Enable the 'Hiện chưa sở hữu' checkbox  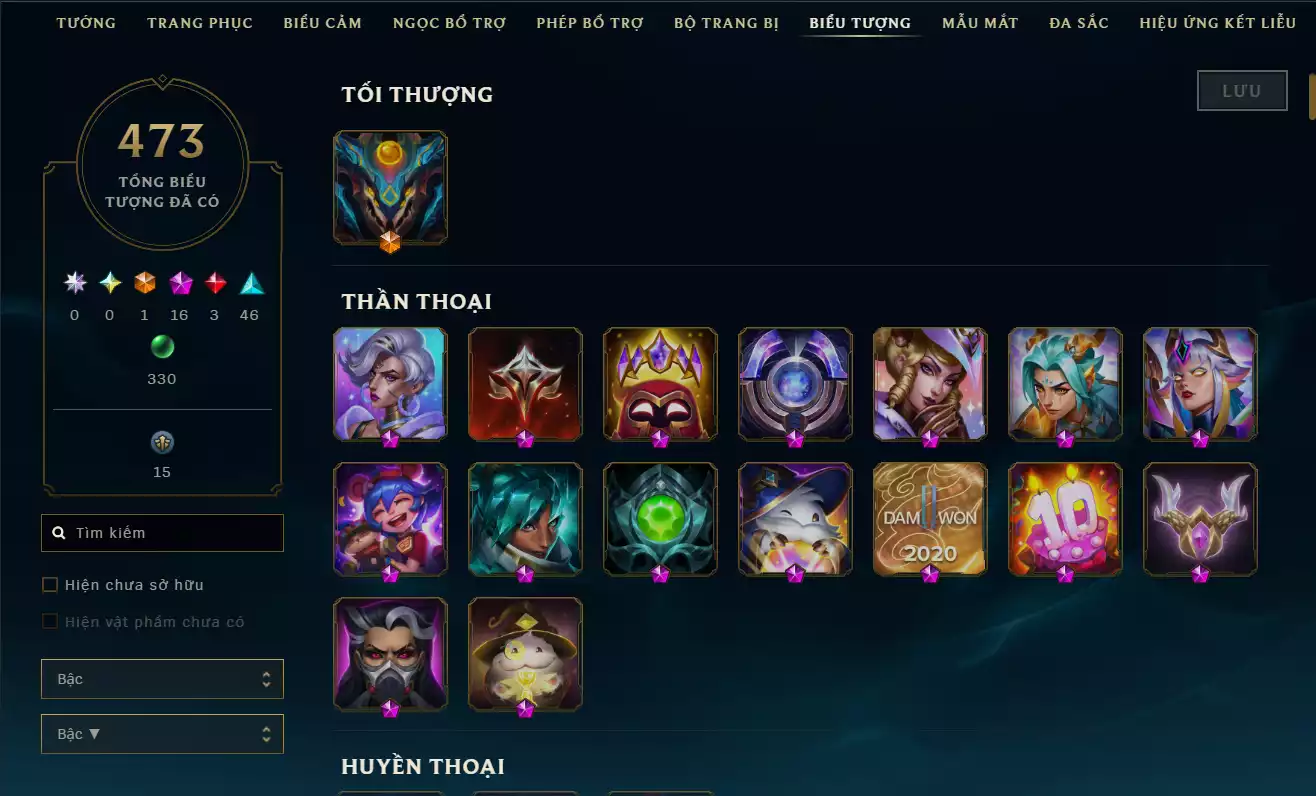coord(49,584)
